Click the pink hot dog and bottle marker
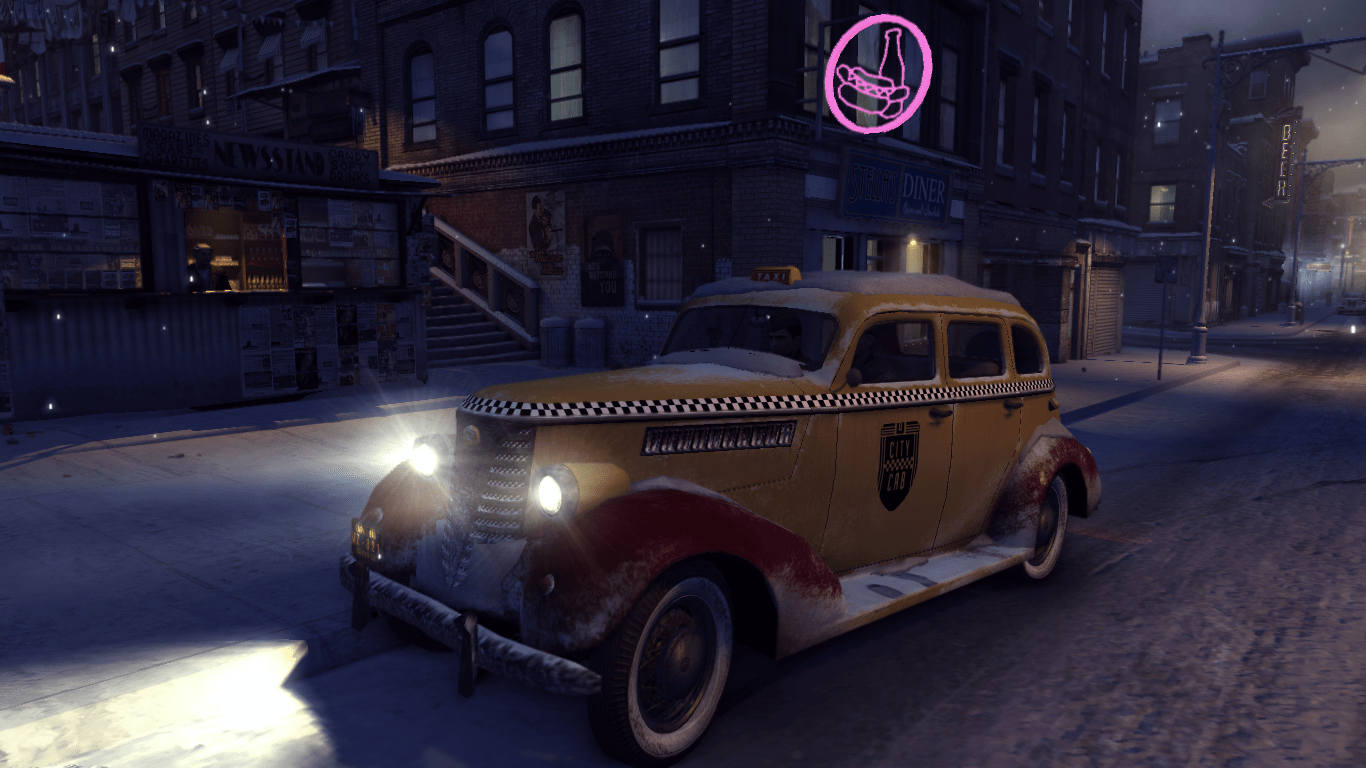The image size is (1366, 768). pyautogui.click(x=879, y=72)
